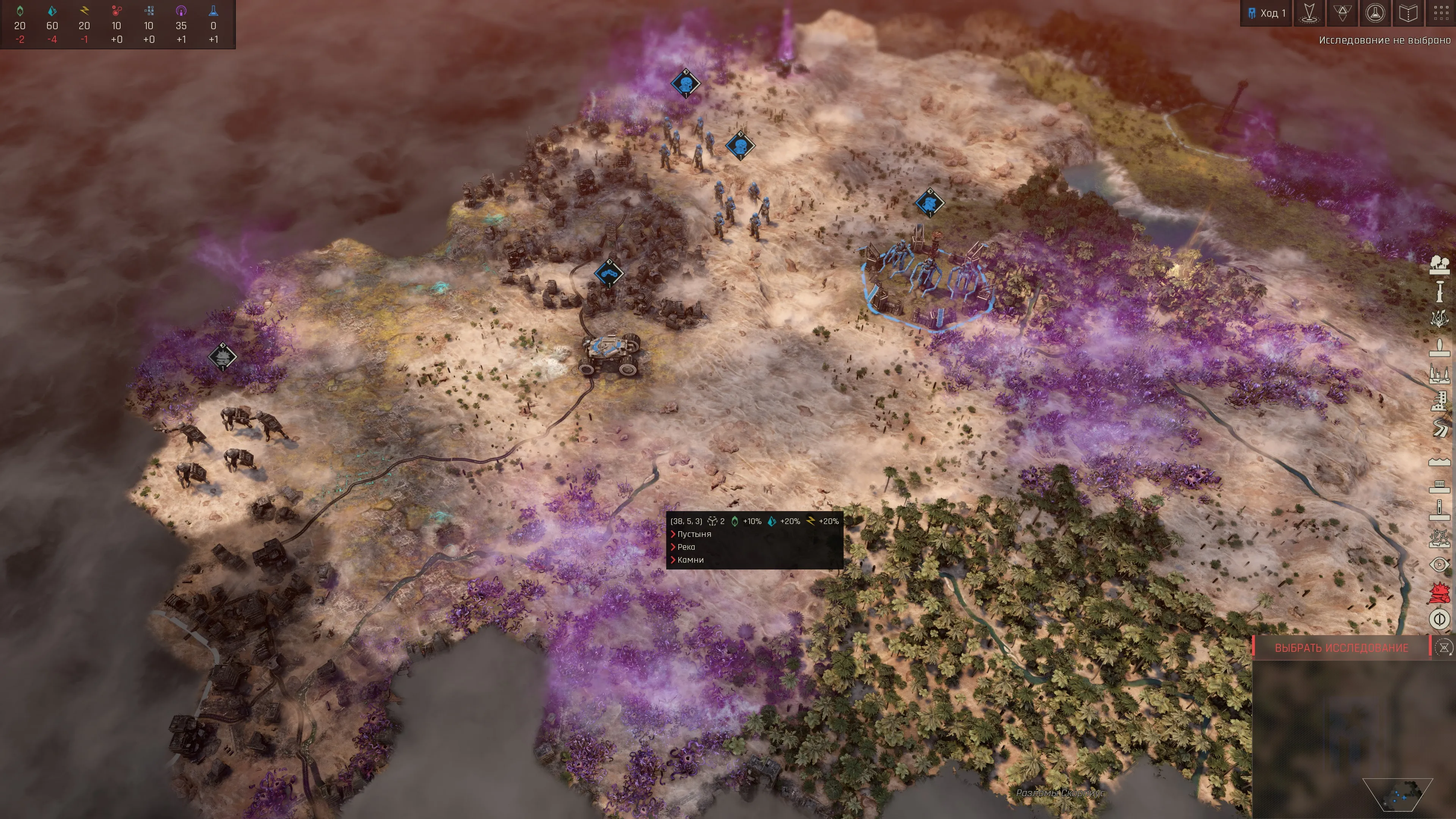Toggle the eye visibility overlay icon
1456x819 pixels.
click(1439, 564)
